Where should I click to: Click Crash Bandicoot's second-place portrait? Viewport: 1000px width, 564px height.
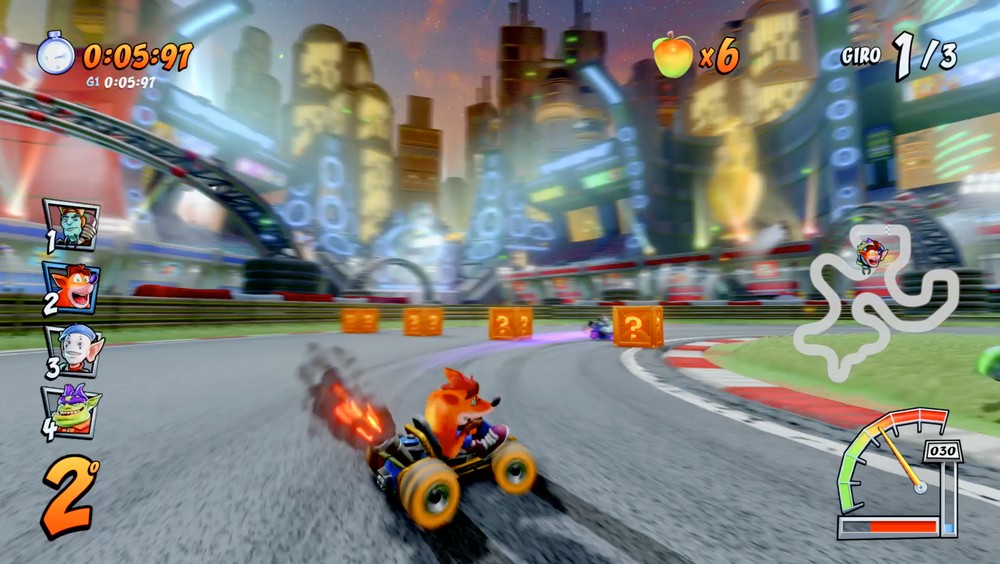coord(71,287)
